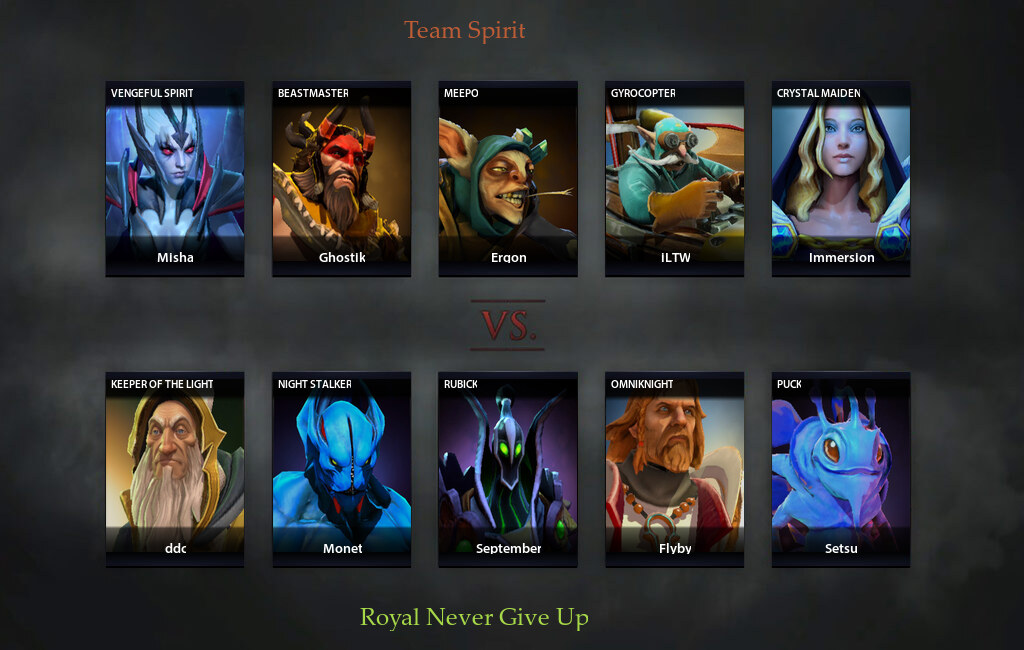Pick ddc's Keeper of the Light card
1024x650 pixels.
175,469
